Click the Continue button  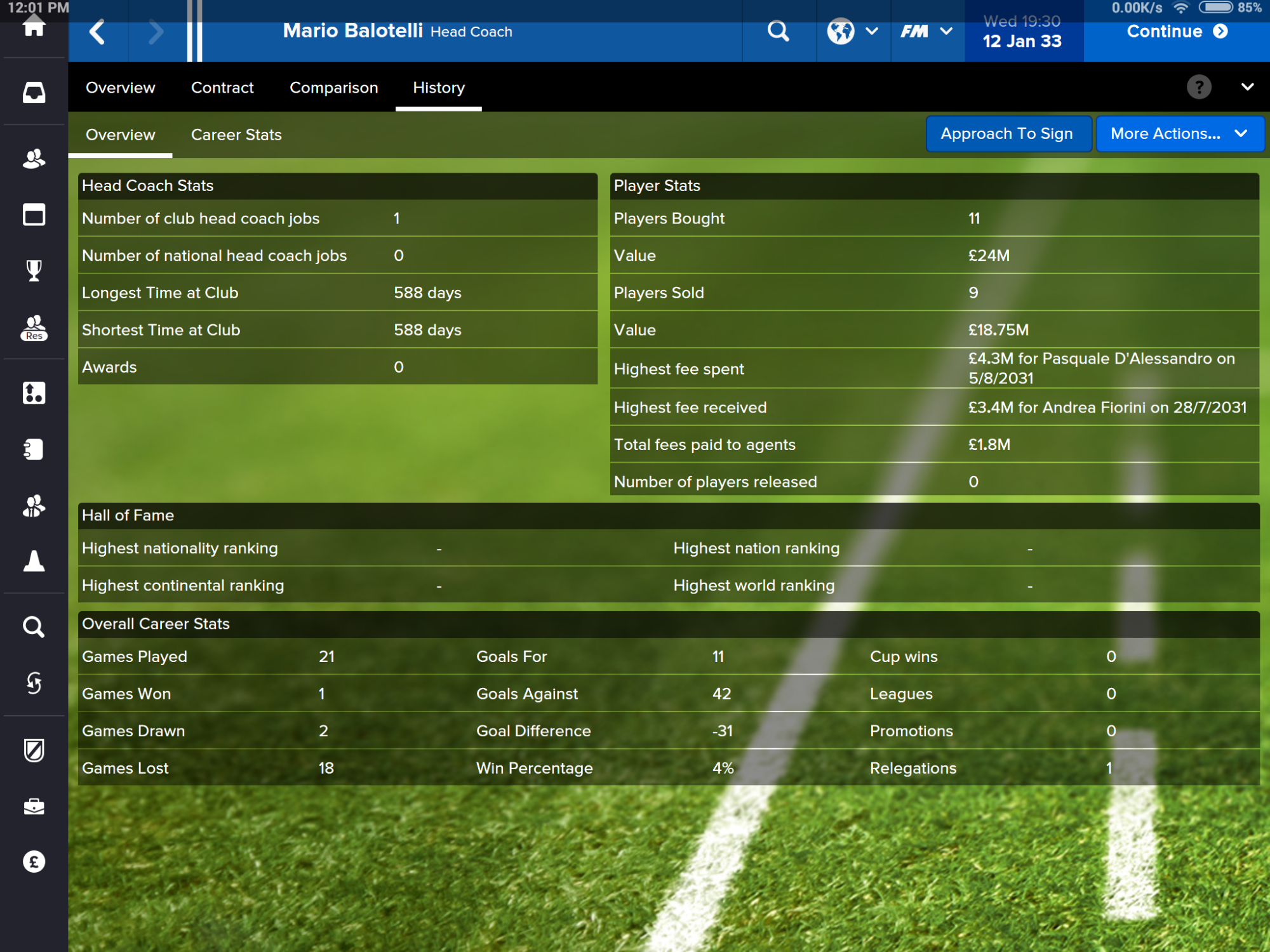(1177, 31)
